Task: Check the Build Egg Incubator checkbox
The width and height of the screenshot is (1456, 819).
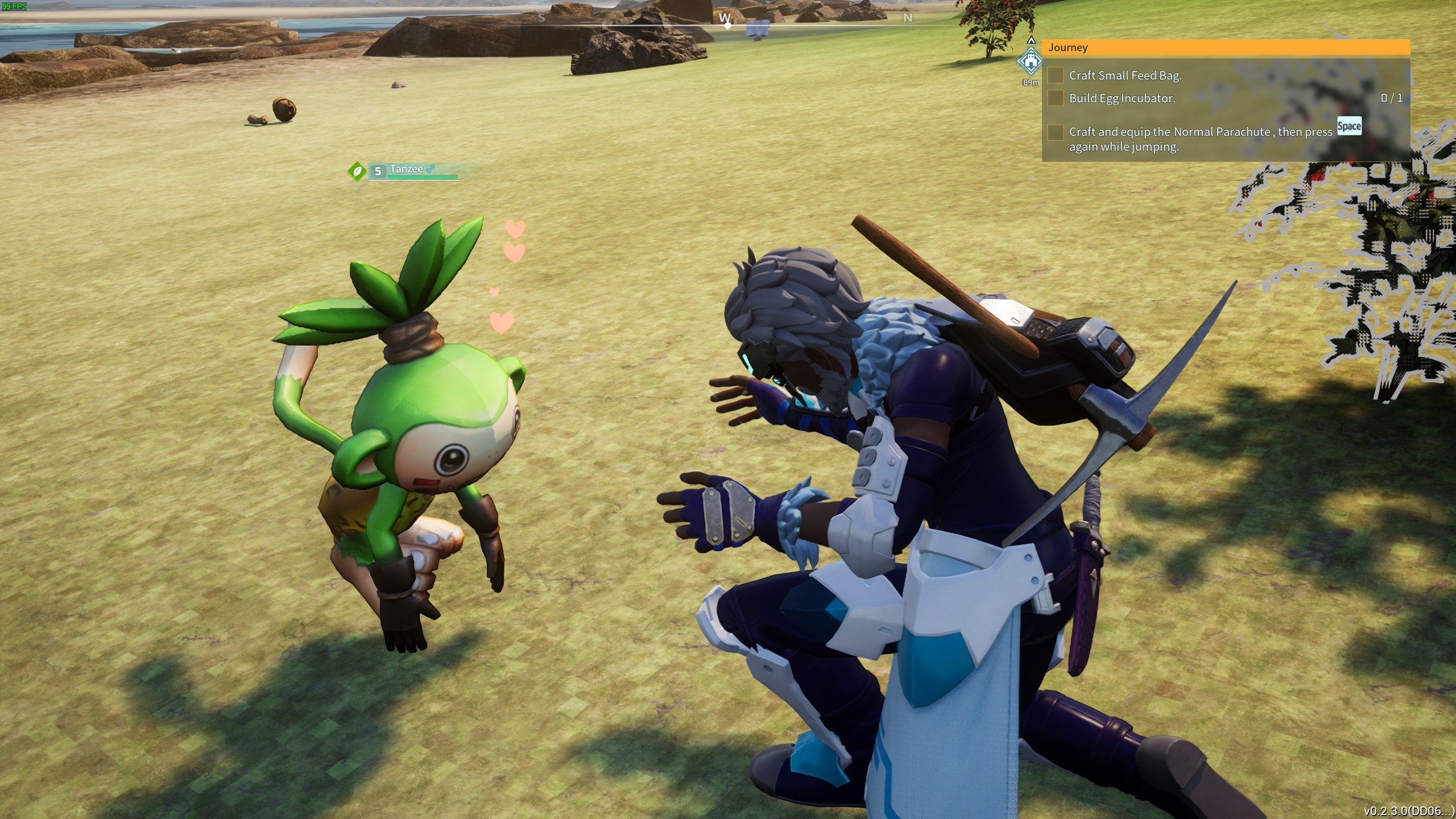Action: [1056, 98]
